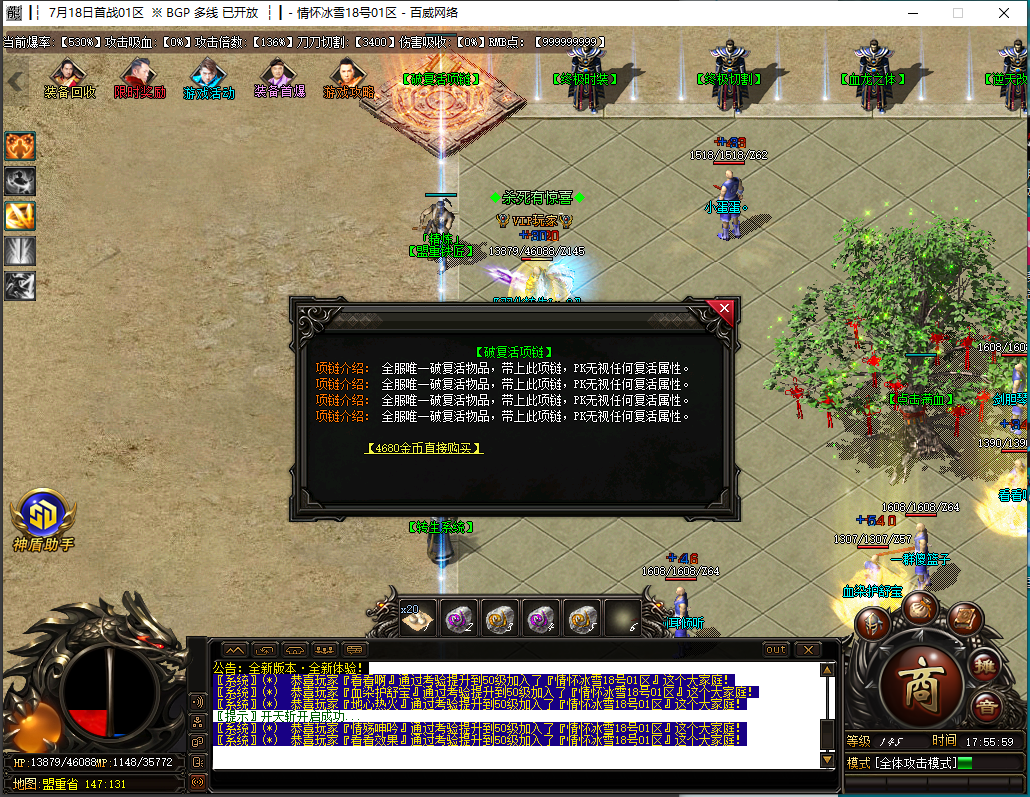Activate the golden slash skill icon
The image size is (1030, 797).
click(x=20, y=216)
